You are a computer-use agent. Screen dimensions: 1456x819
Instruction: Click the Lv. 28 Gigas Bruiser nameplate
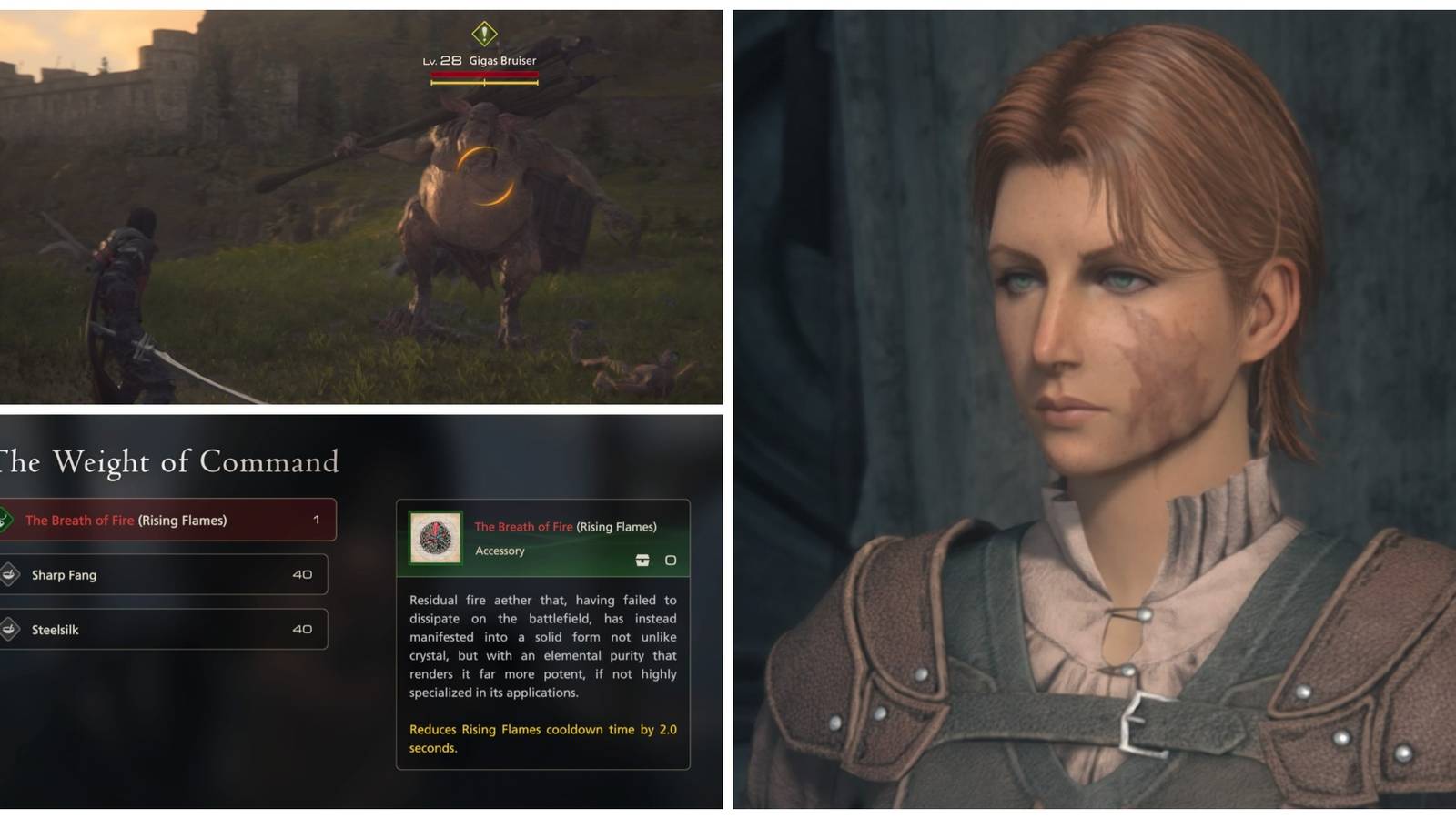click(482, 61)
